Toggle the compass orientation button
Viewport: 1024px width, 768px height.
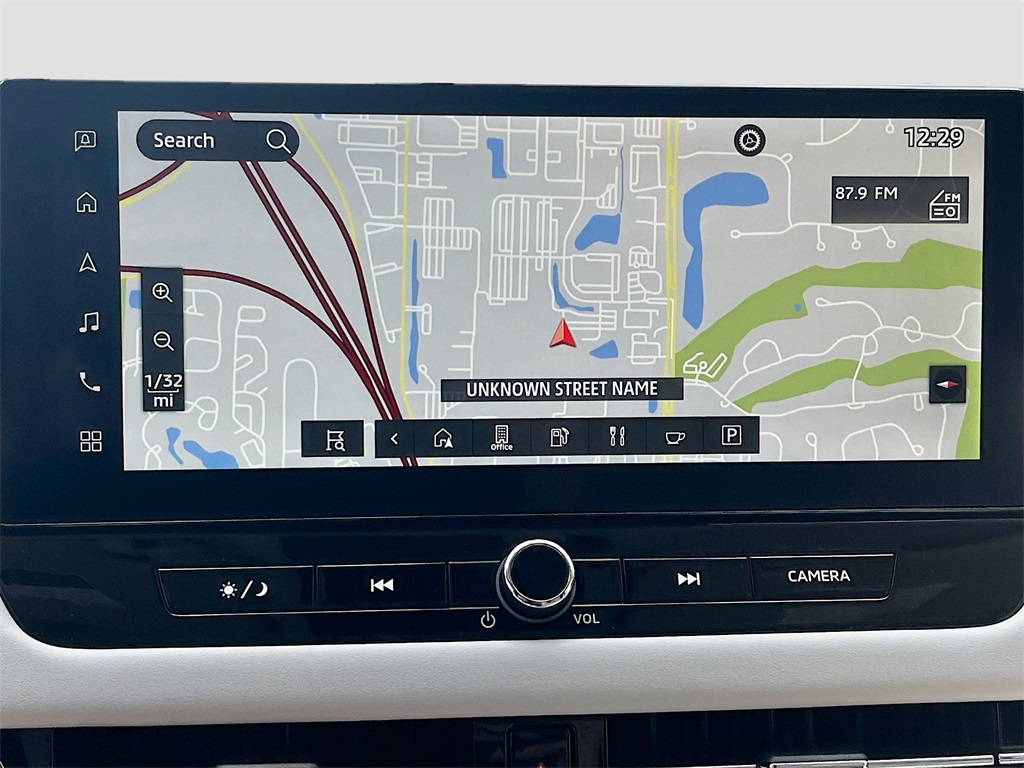click(947, 384)
